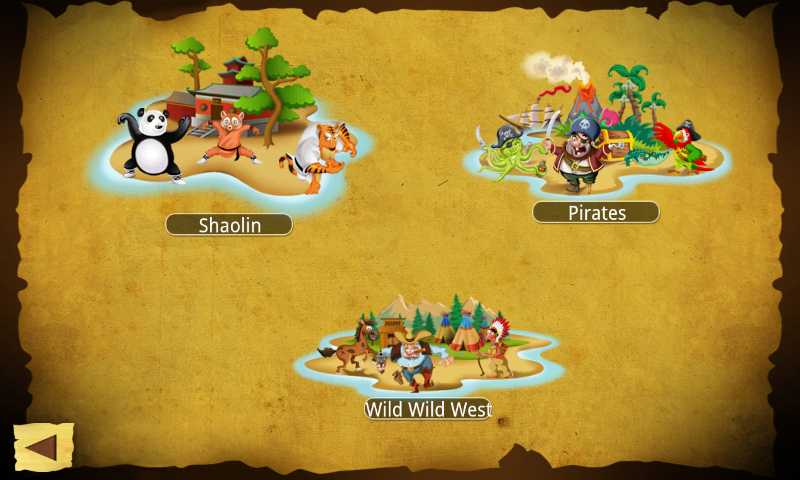Screen dimensions: 800x480
Task: Select the Shaolin world label
Action: 229,225
